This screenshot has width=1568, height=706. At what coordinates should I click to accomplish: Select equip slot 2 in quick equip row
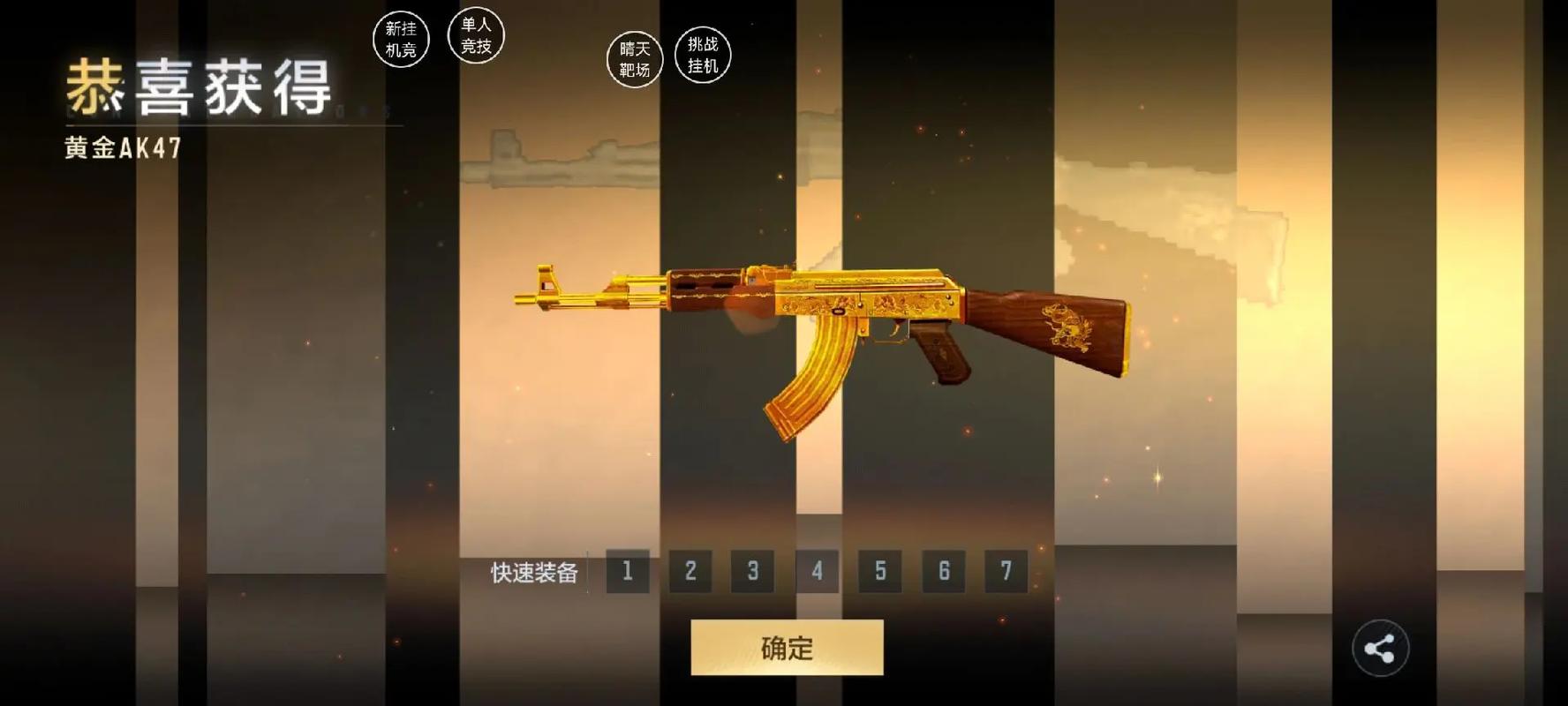point(690,572)
